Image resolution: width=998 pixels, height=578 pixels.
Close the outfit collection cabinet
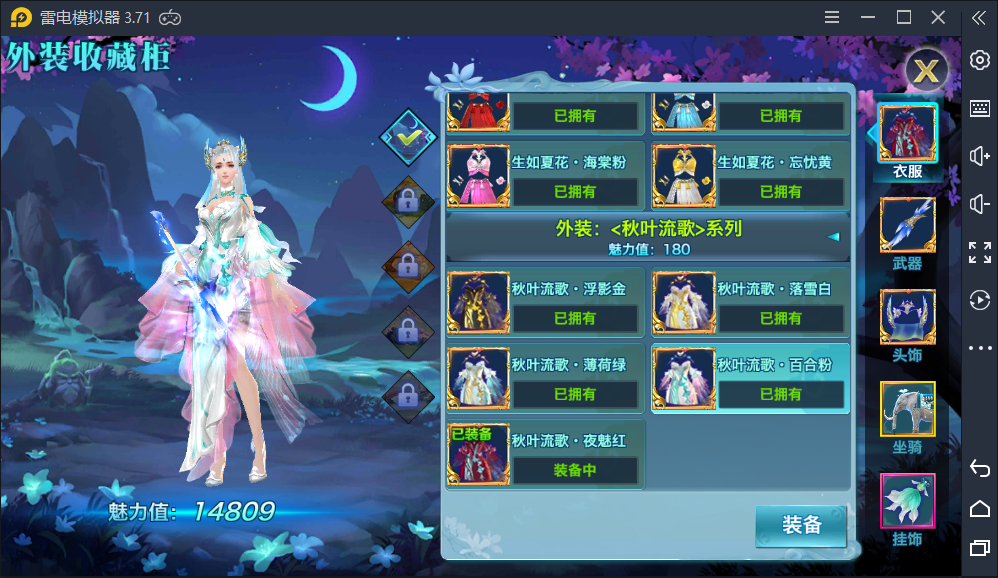tap(927, 71)
